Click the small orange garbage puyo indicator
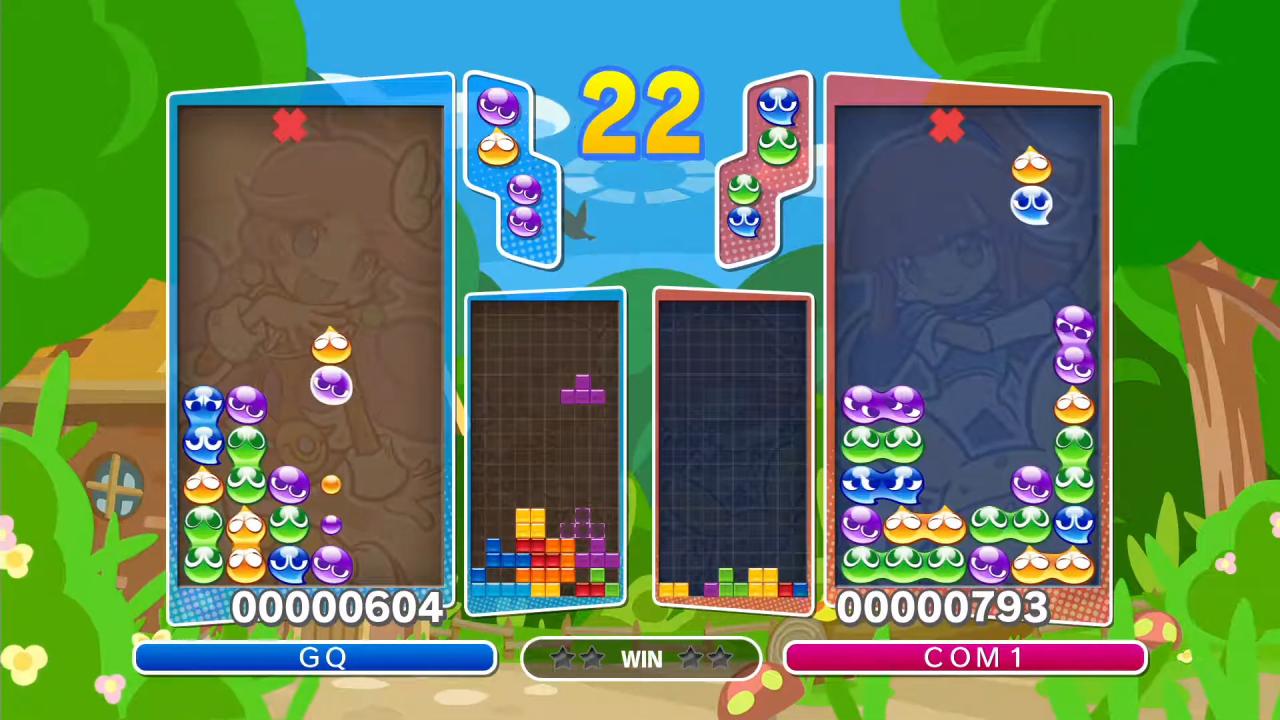The image size is (1280, 720). click(333, 483)
